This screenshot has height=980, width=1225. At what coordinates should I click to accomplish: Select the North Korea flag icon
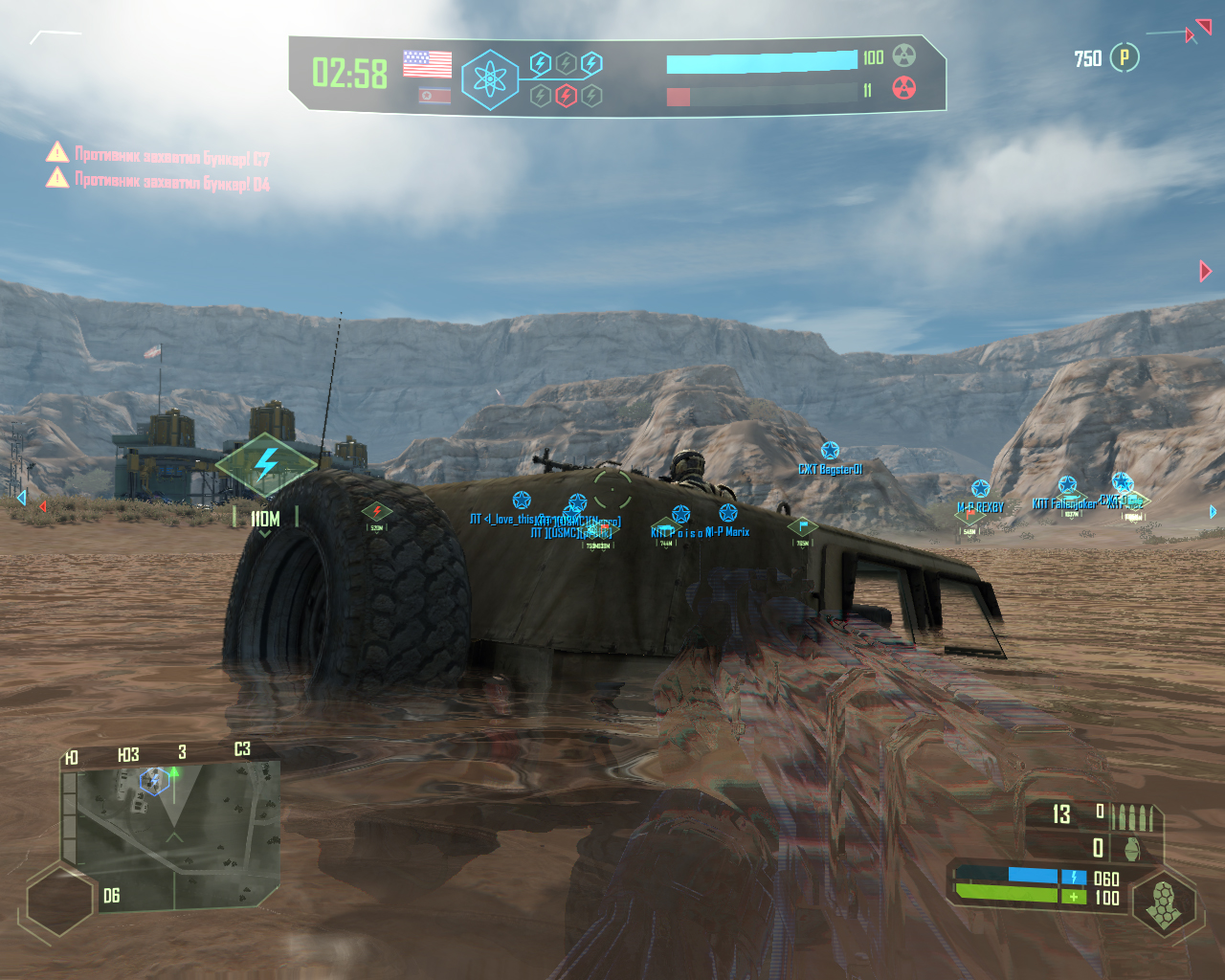(434, 96)
